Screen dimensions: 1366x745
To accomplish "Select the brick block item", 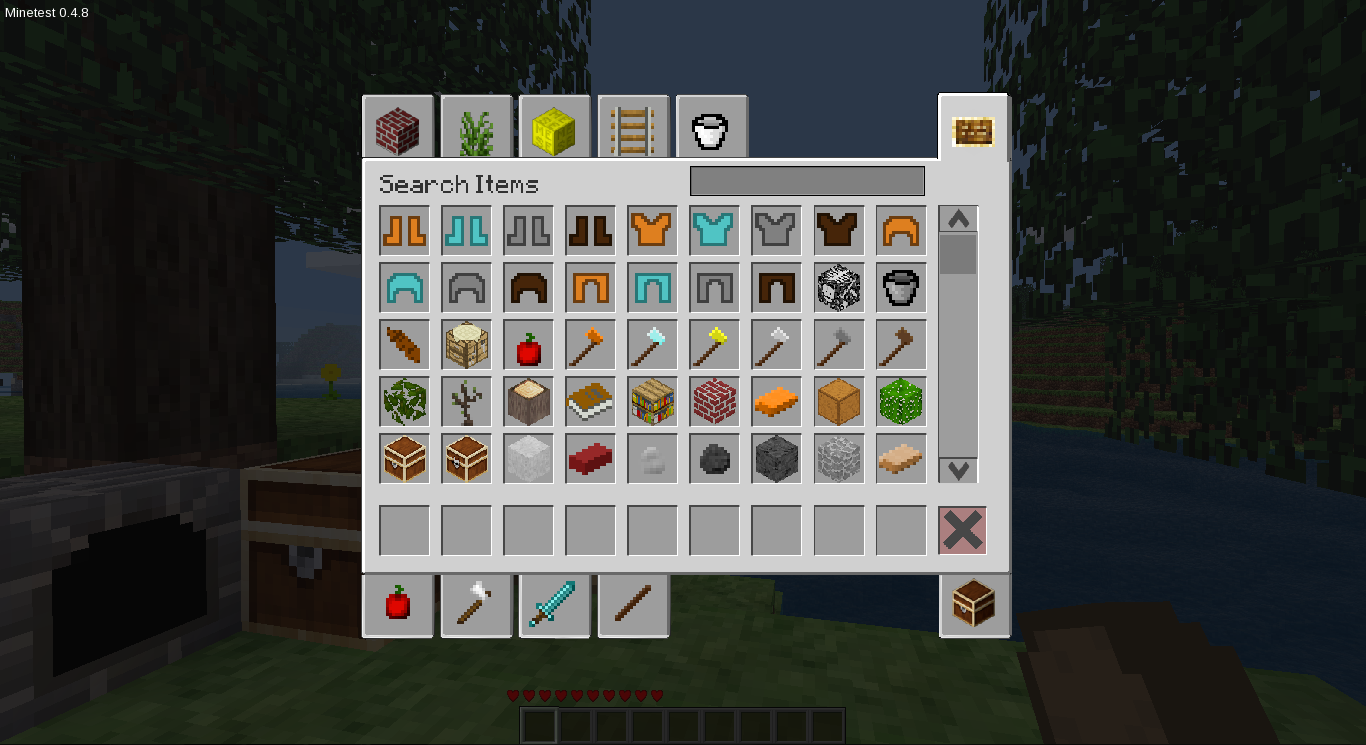I will [714, 401].
